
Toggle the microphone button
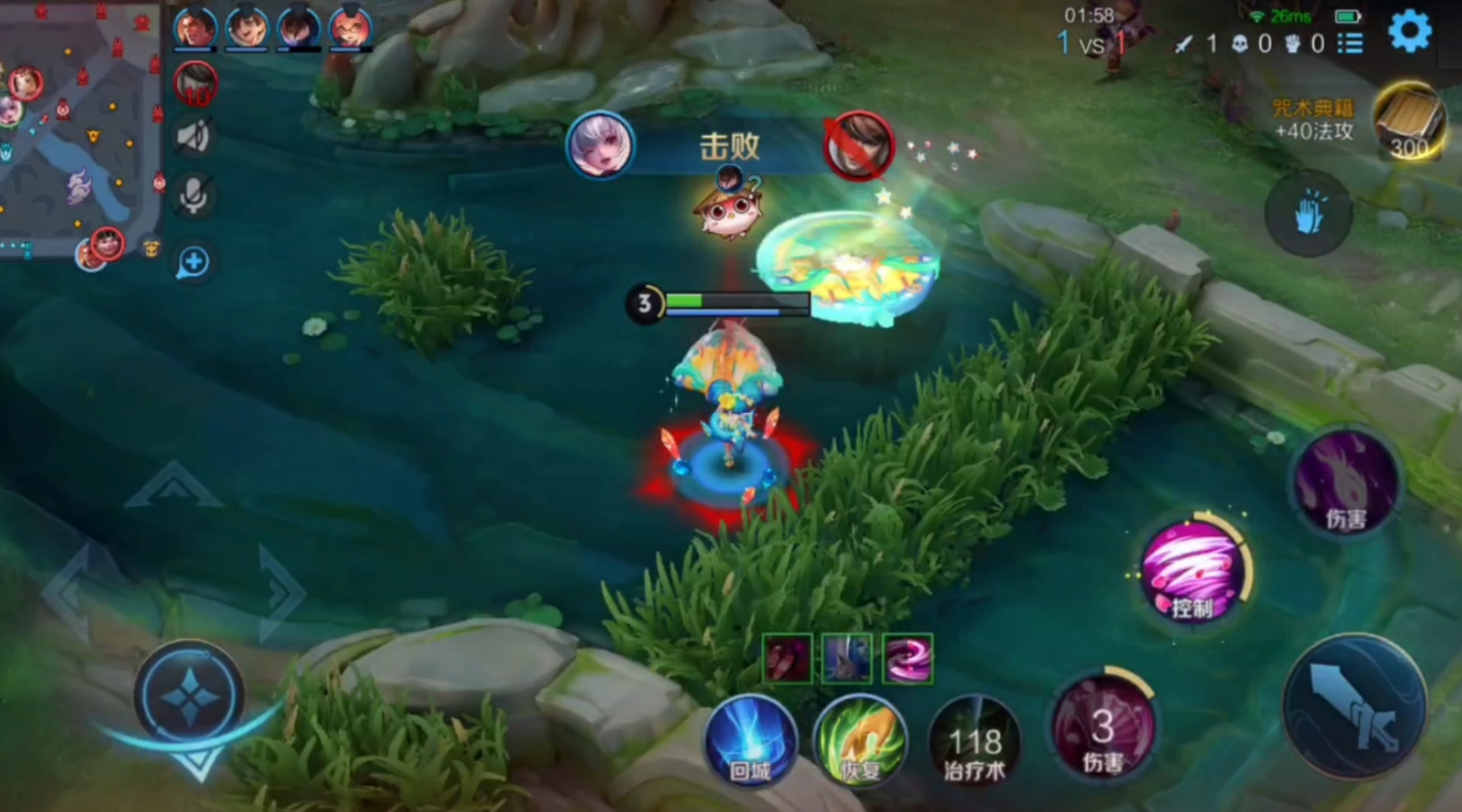194,195
